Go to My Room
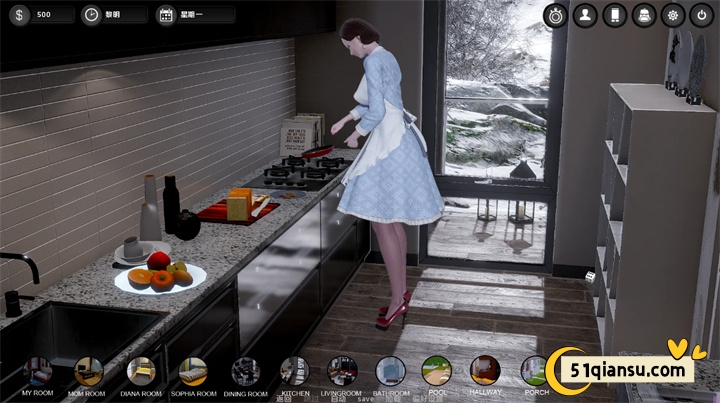This screenshot has width=720, height=403. click(x=38, y=371)
